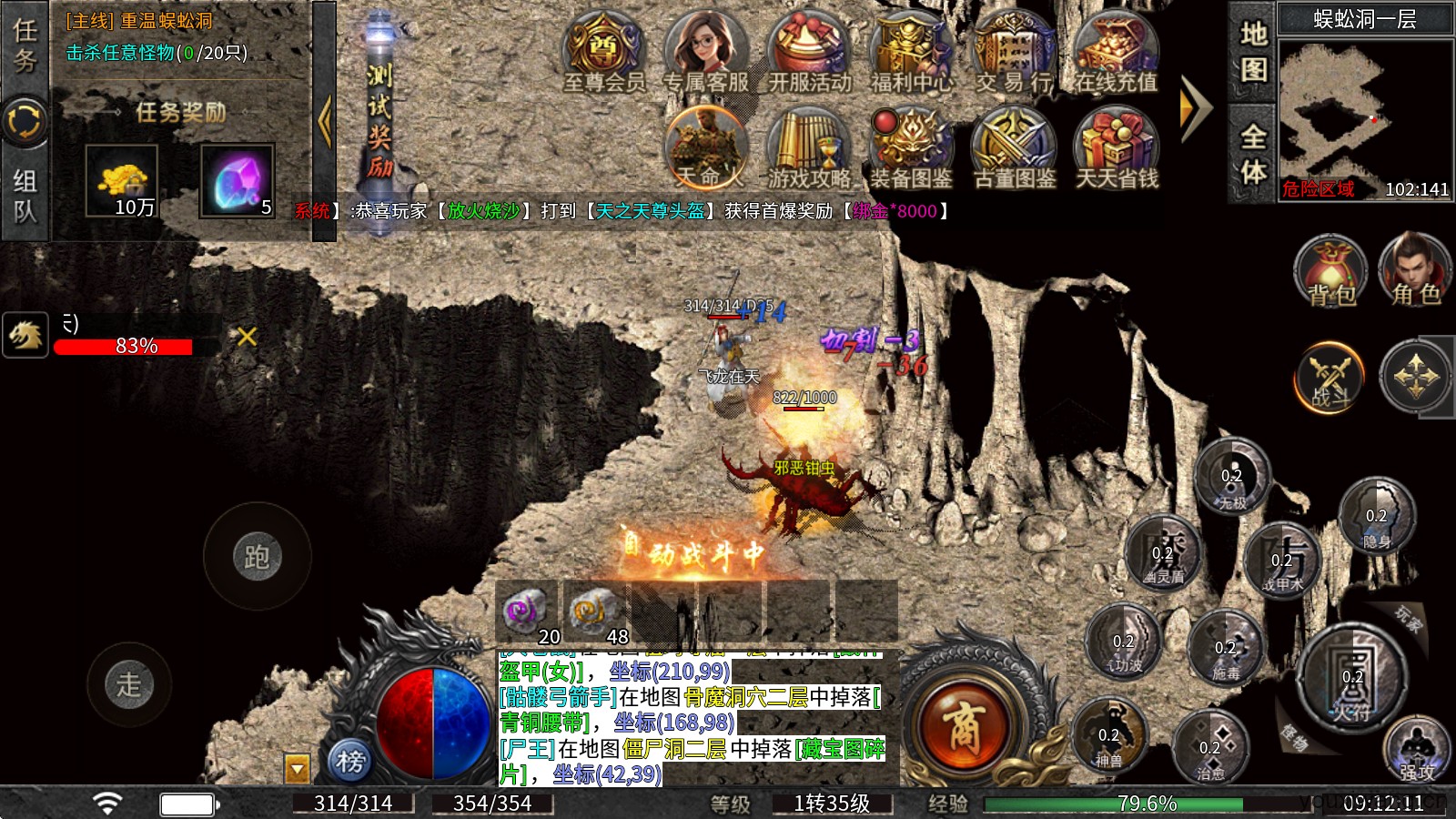1456x819 pixels.
Task: Open the 角色 character sheet
Action: [x=1414, y=270]
